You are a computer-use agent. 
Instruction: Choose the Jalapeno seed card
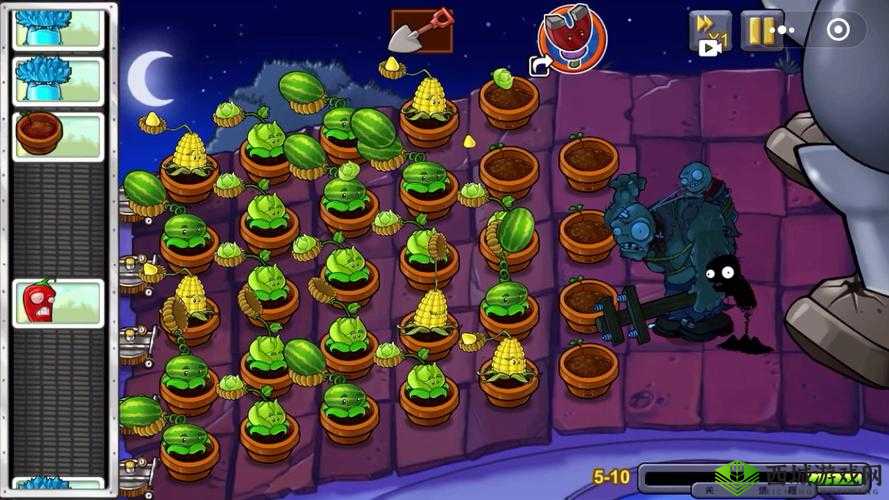coord(59,302)
